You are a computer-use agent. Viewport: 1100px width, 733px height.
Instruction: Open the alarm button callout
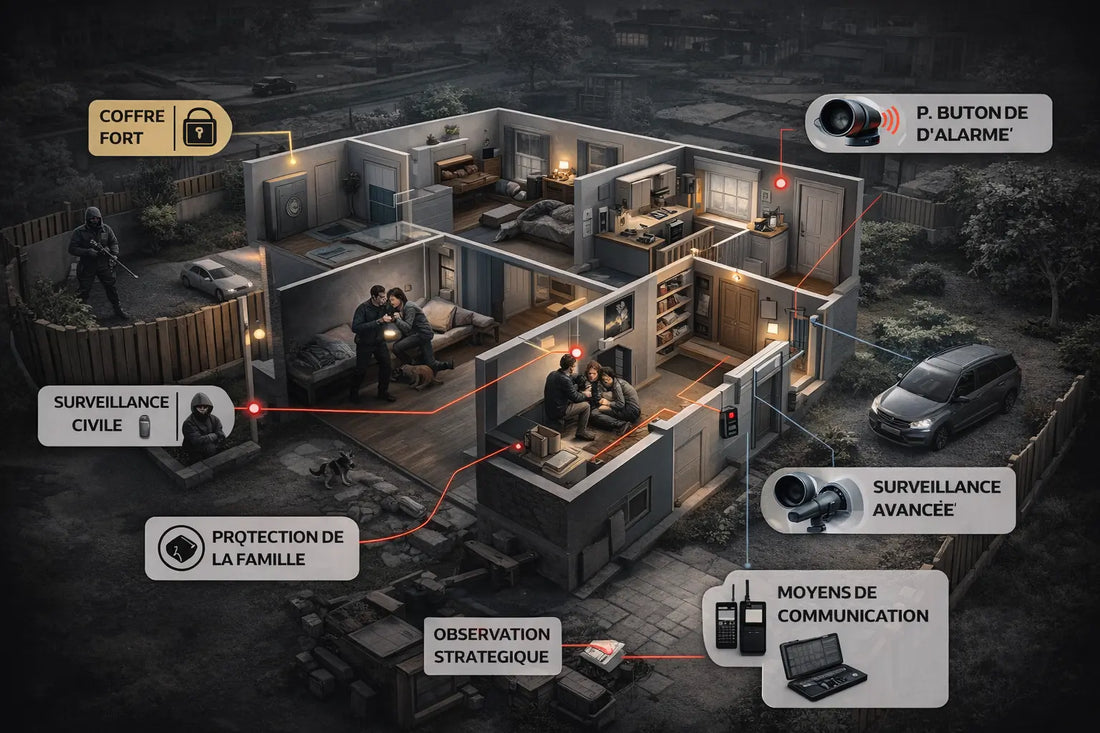(x=928, y=123)
